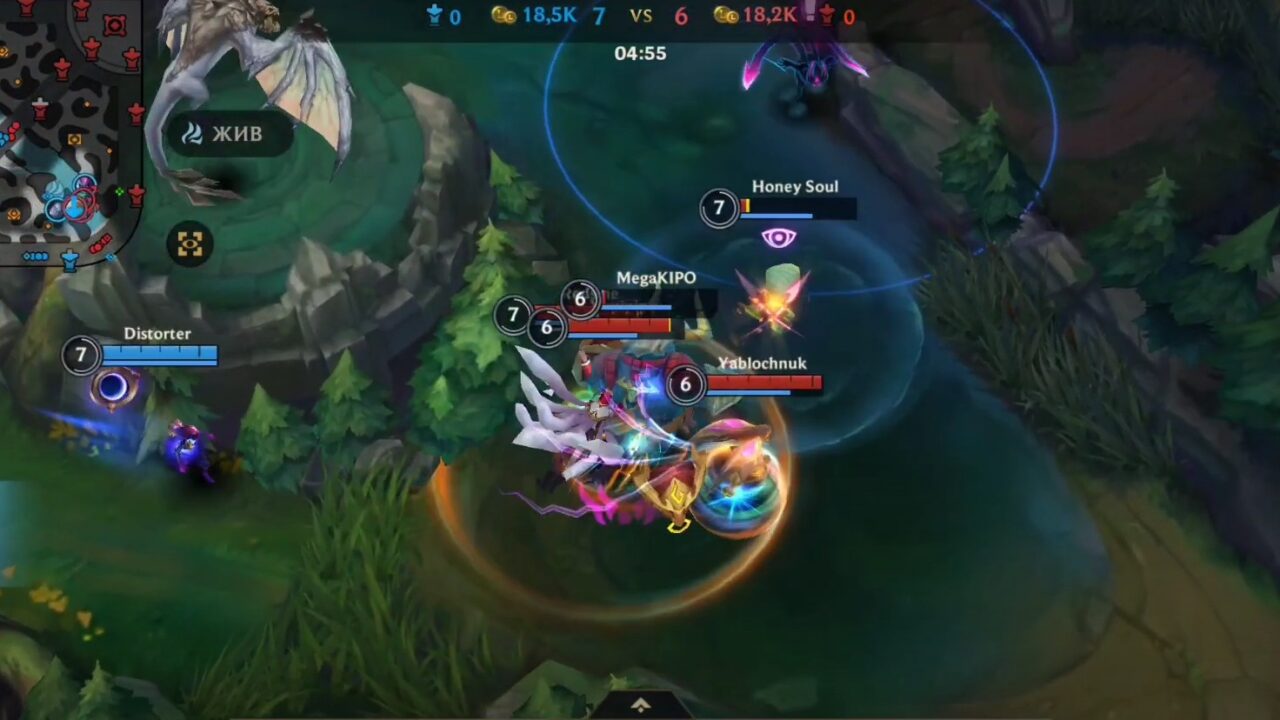
Task: Click the red team gold coins icon
Action: (728, 15)
